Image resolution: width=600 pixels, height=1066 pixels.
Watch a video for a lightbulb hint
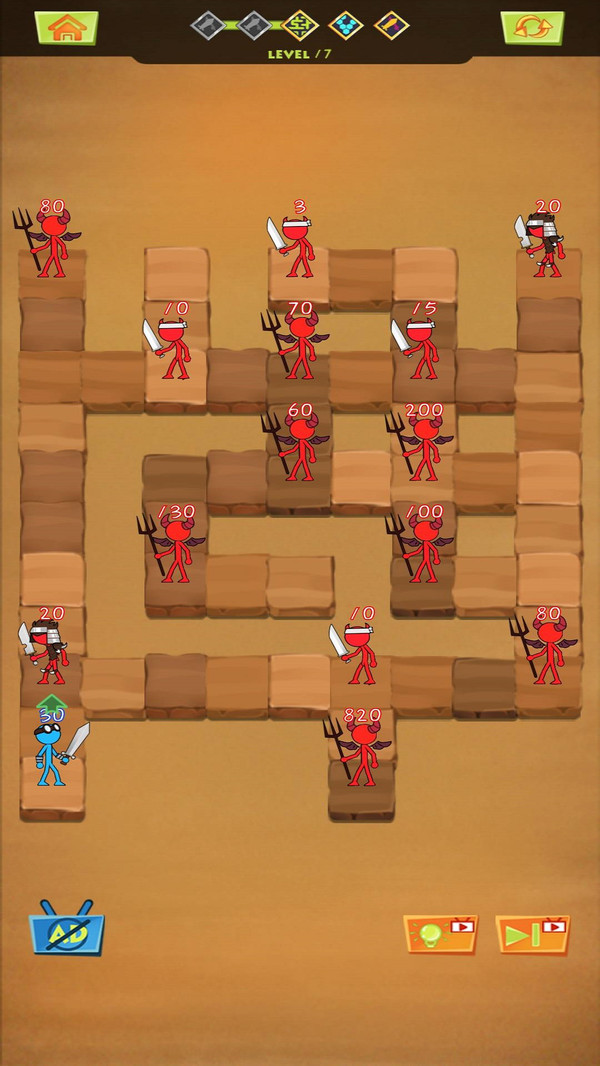click(x=440, y=934)
